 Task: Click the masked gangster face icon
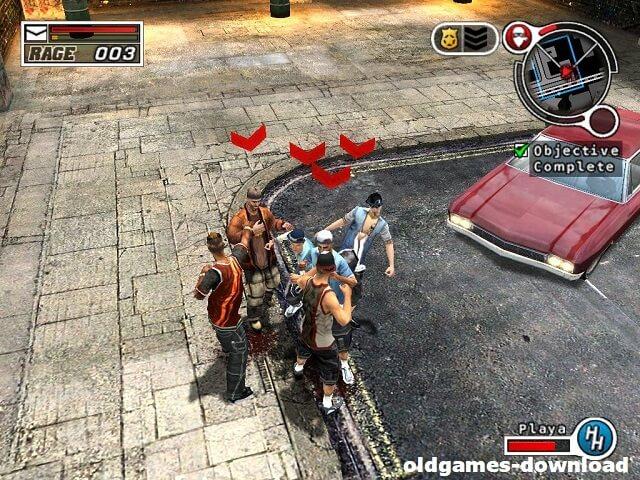tap(517, 37)
